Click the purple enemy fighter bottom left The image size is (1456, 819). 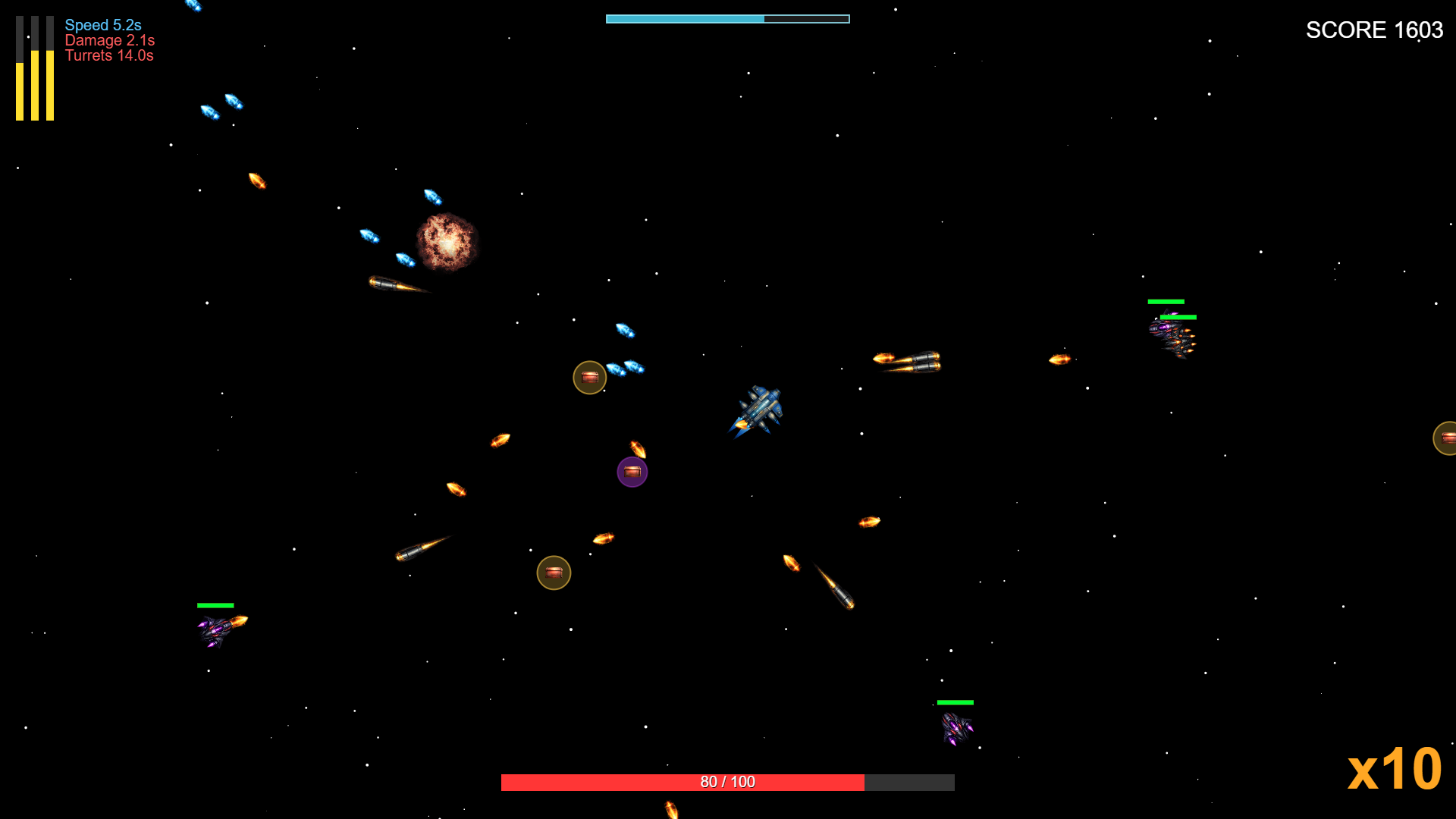coord(215,632)
